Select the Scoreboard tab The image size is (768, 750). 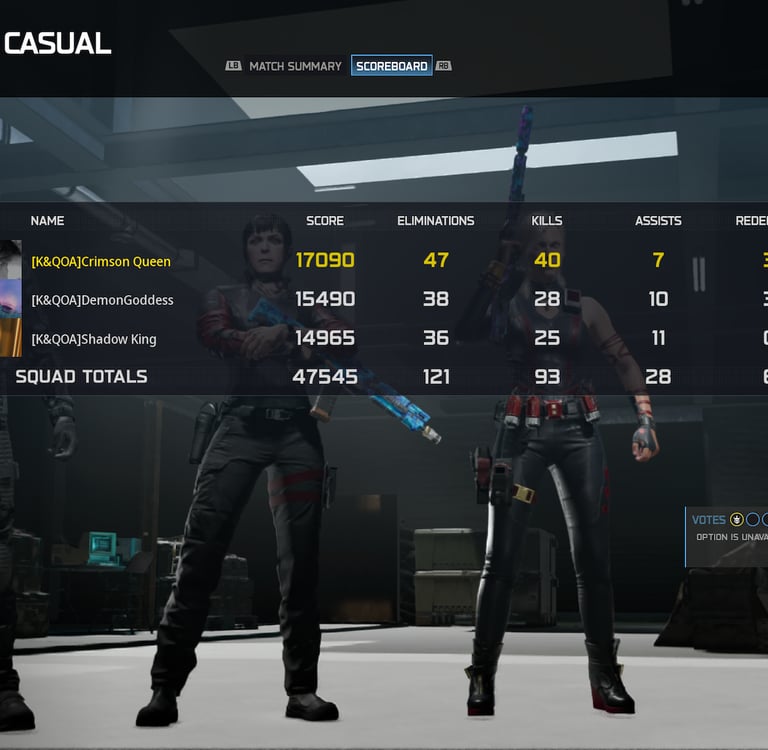(x=391, y=66)
